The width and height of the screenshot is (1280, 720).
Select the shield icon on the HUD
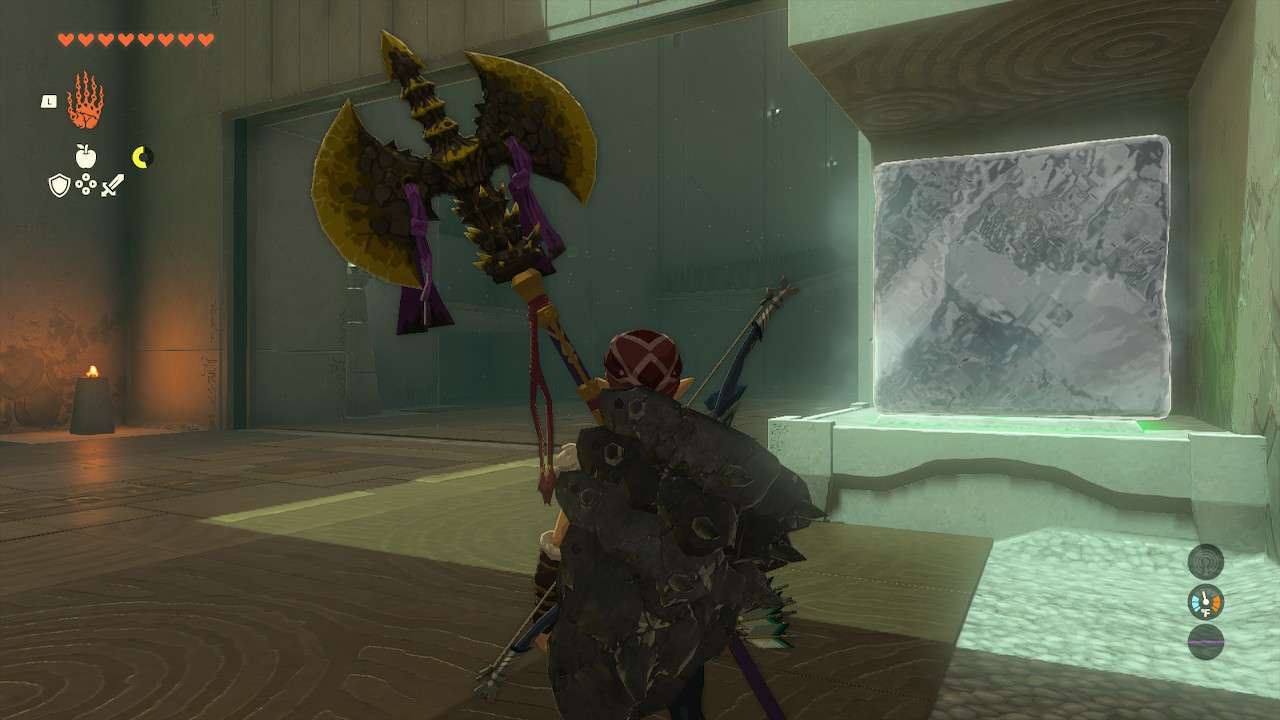point(58,183)
